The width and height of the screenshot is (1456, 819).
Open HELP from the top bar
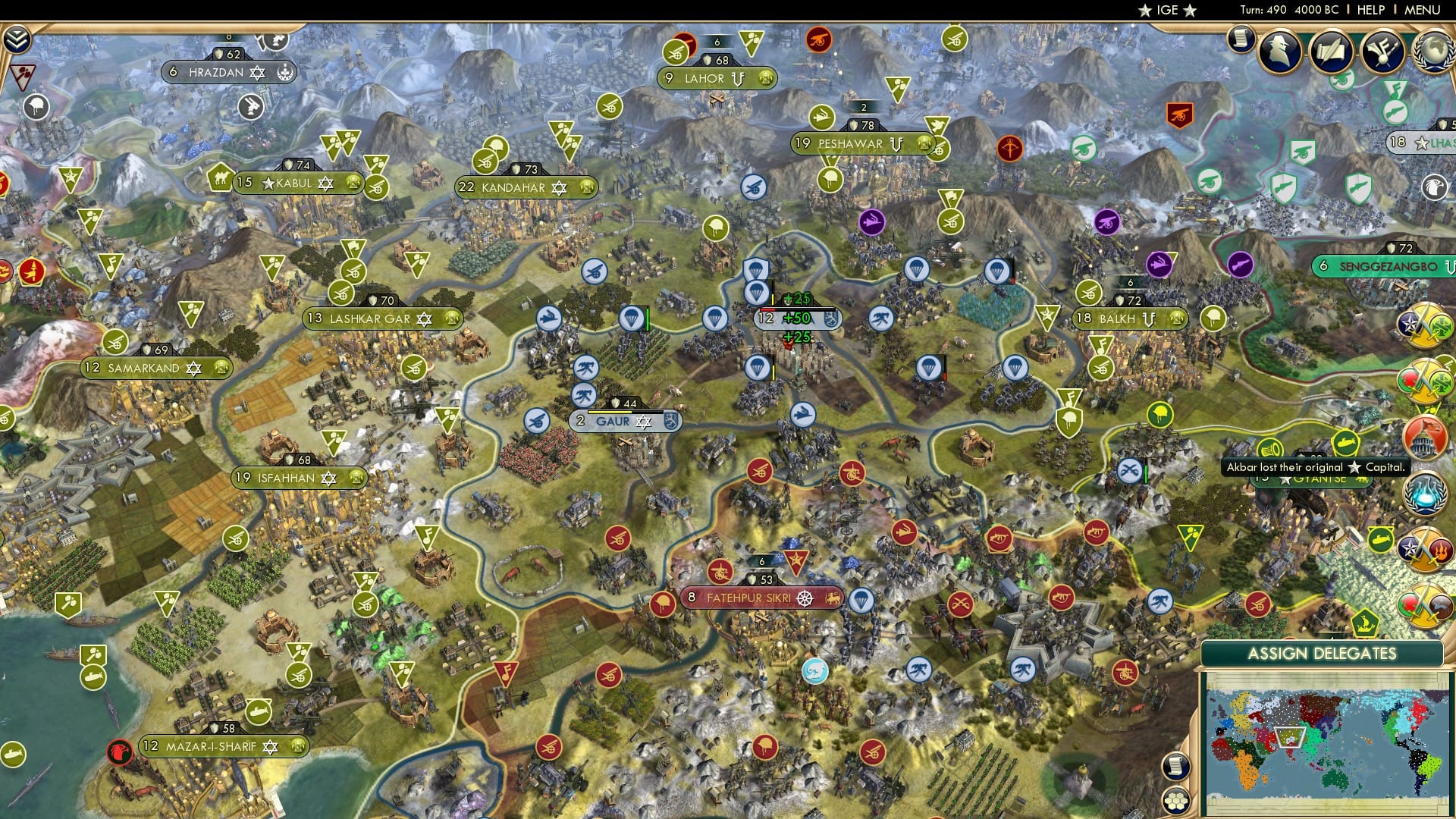pyautogui.click(x=1371, y=9)
